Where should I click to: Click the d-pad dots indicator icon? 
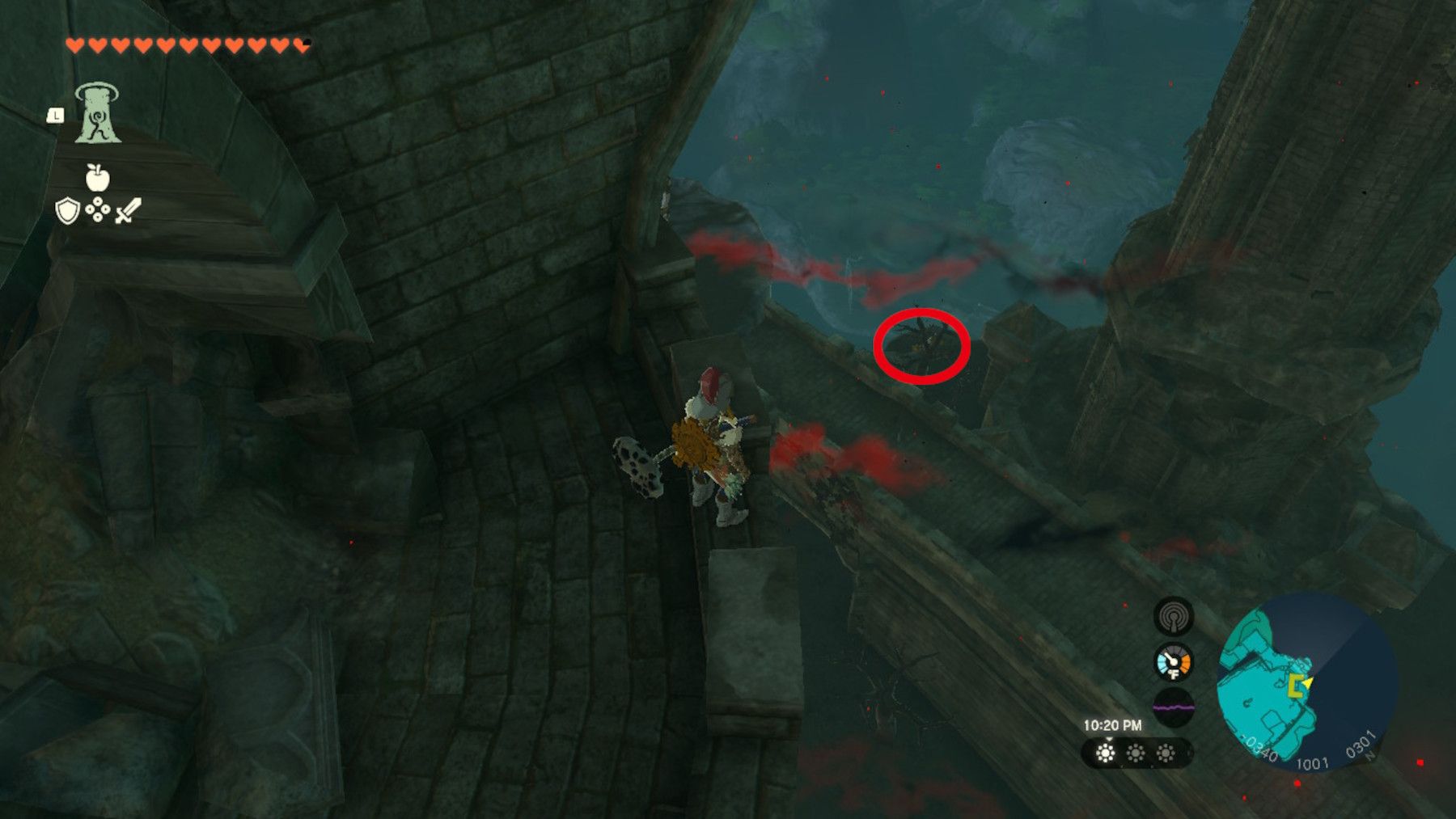[98, 209]
